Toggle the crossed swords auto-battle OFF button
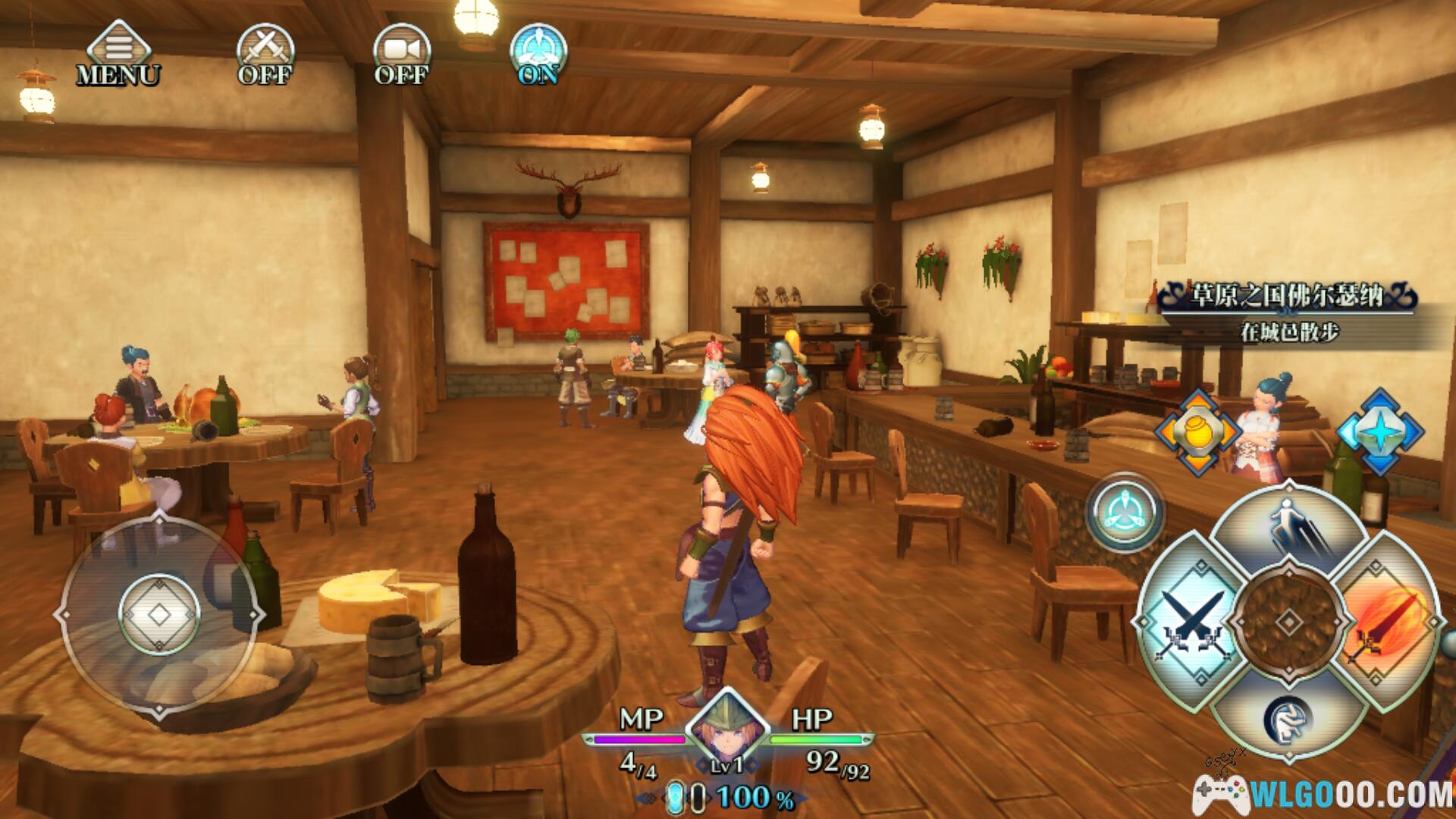 265,54
